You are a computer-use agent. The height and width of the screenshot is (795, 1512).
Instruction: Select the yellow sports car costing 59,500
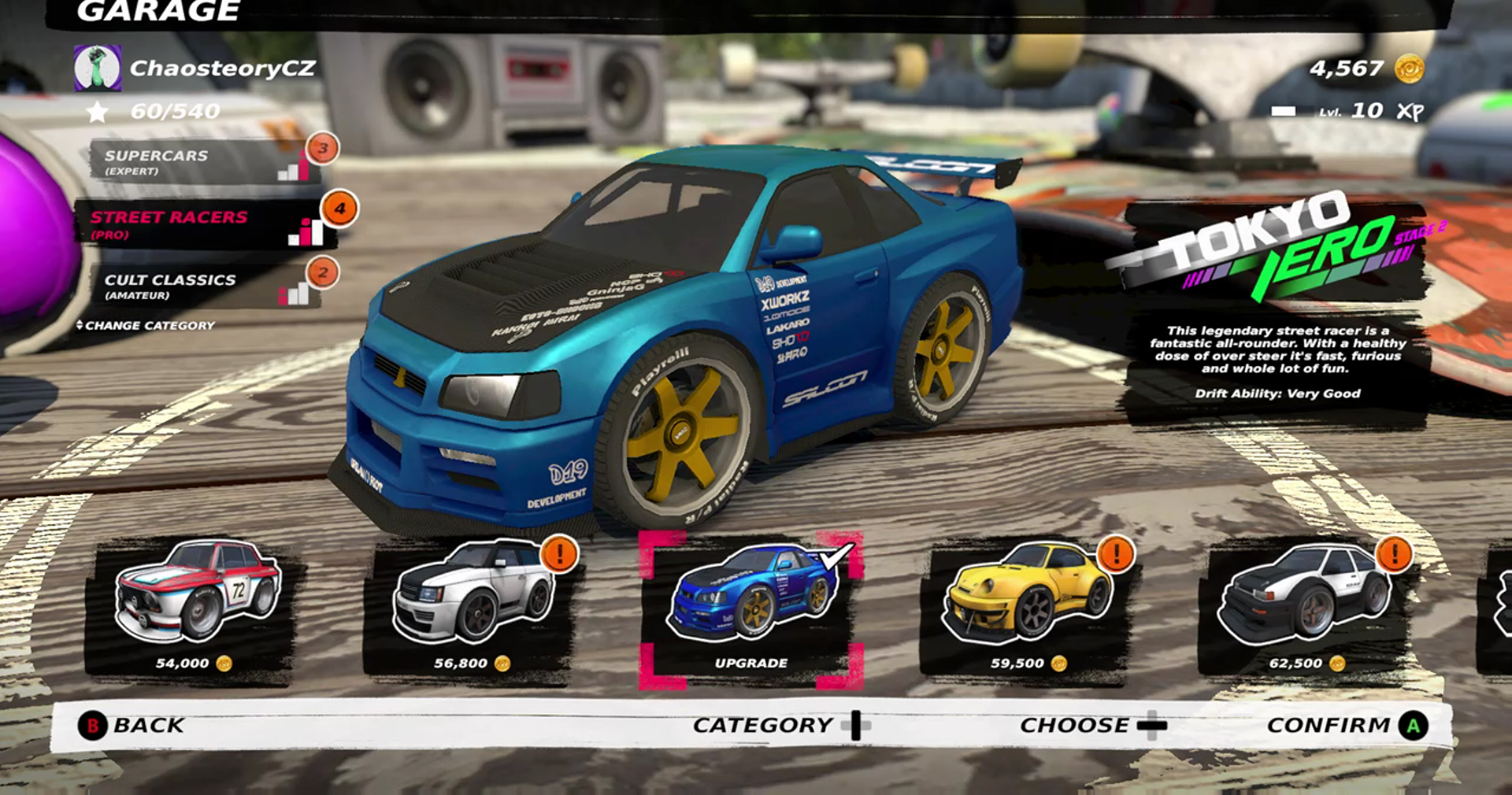point(1028,608)
